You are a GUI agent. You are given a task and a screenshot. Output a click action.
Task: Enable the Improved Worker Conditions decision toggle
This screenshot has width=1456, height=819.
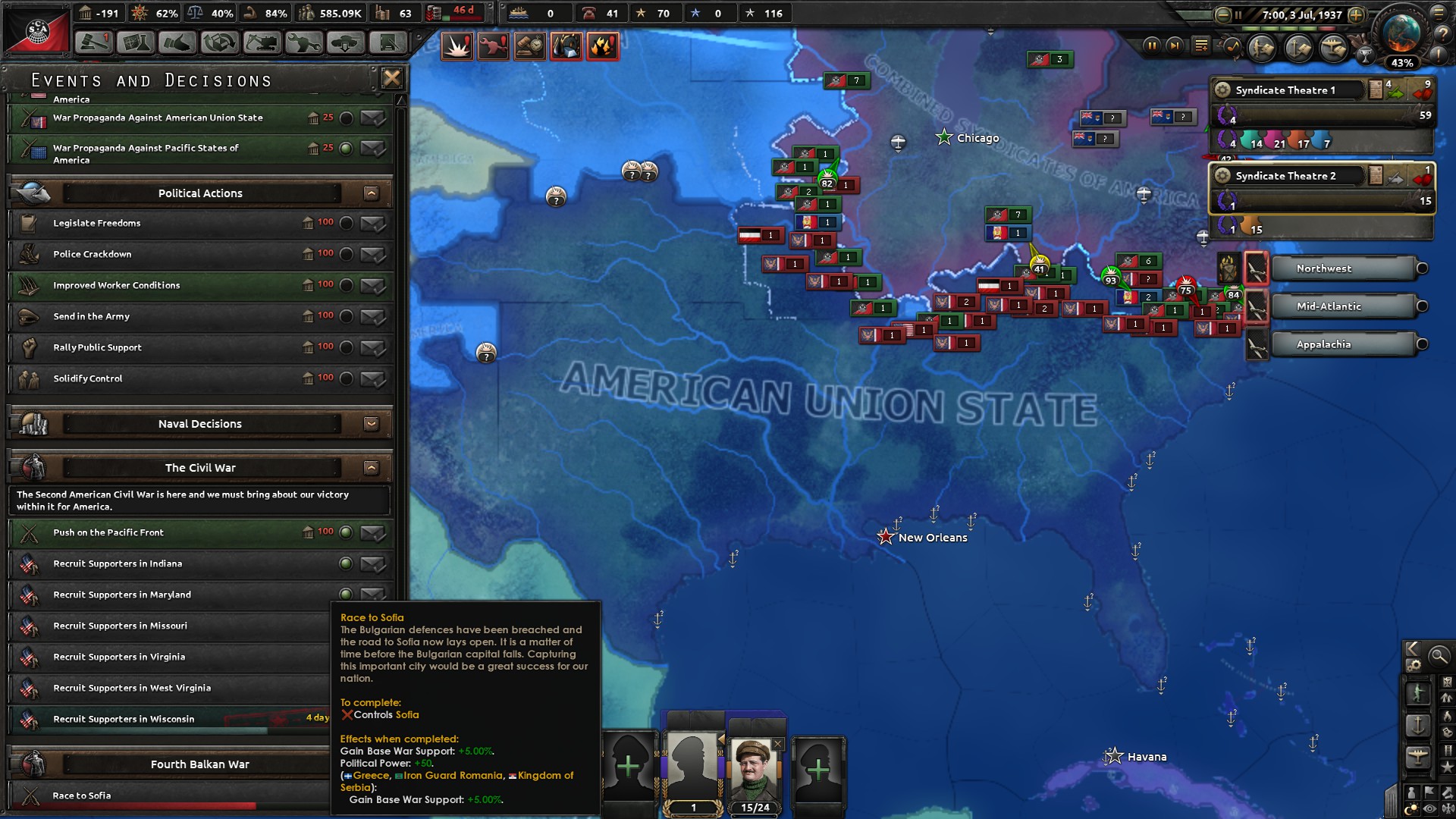pos(347,285)
